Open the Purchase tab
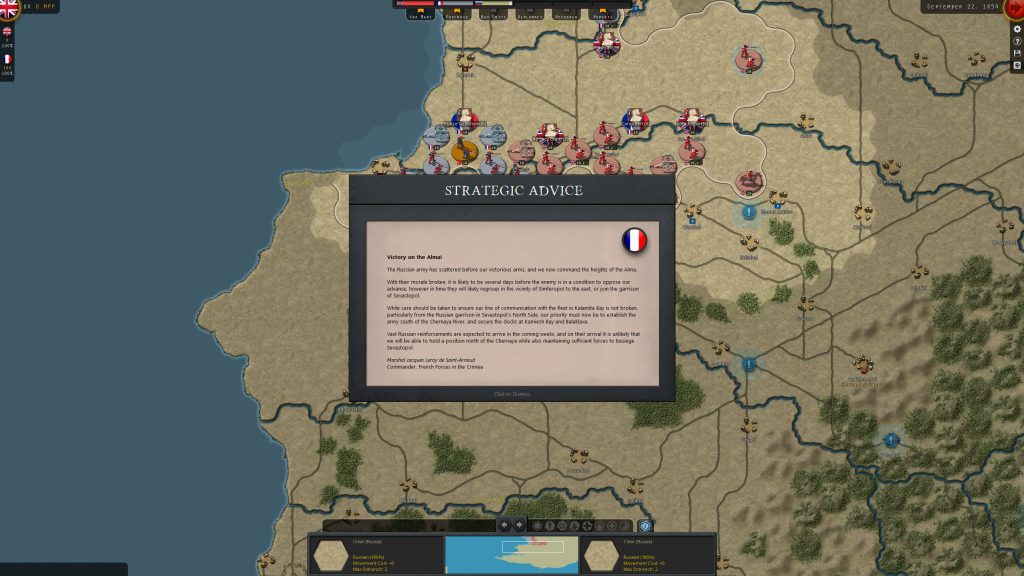The image size is (1024, 576). [457, 15]
